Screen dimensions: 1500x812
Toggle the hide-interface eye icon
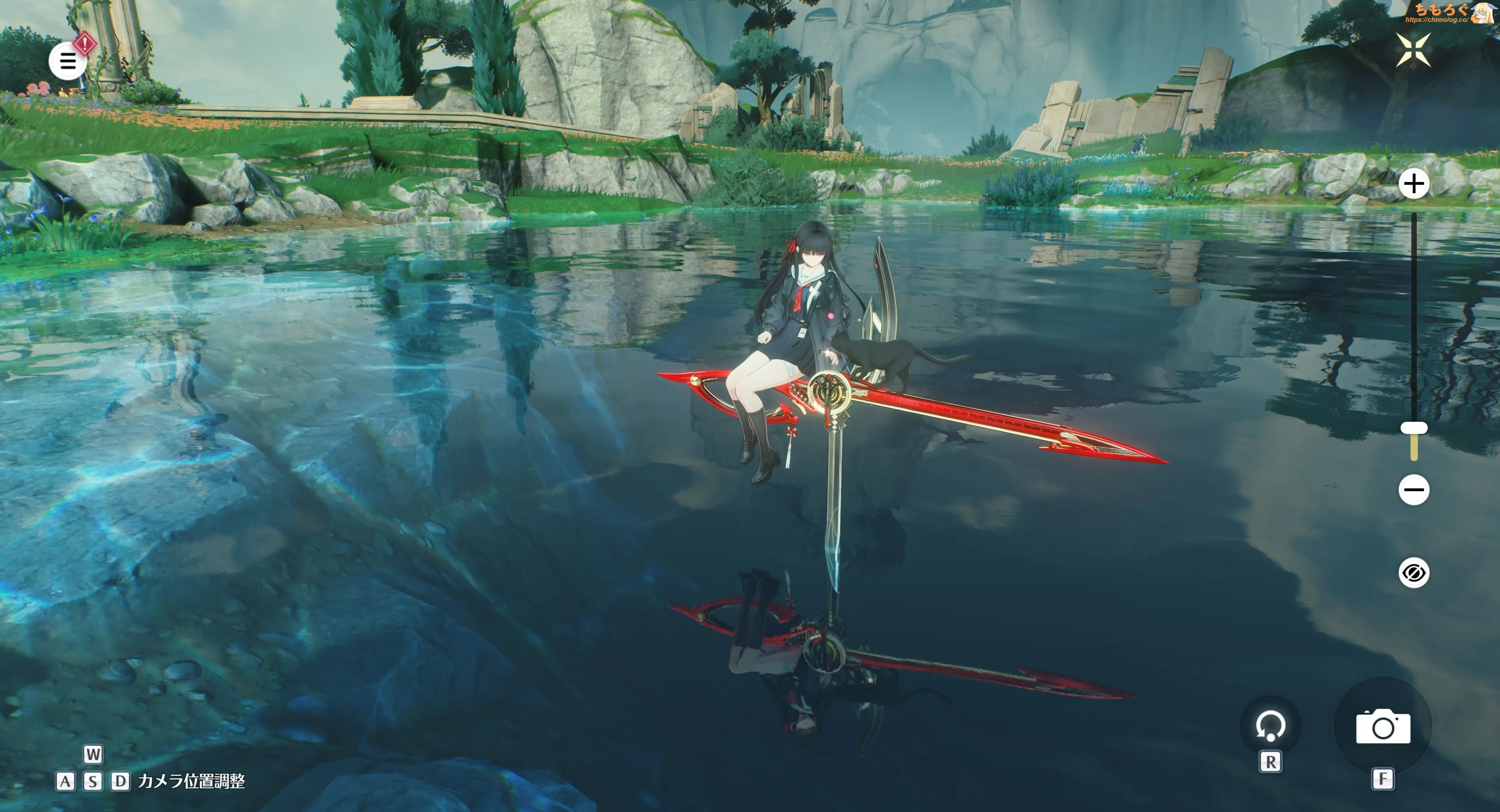point(1414,573)
